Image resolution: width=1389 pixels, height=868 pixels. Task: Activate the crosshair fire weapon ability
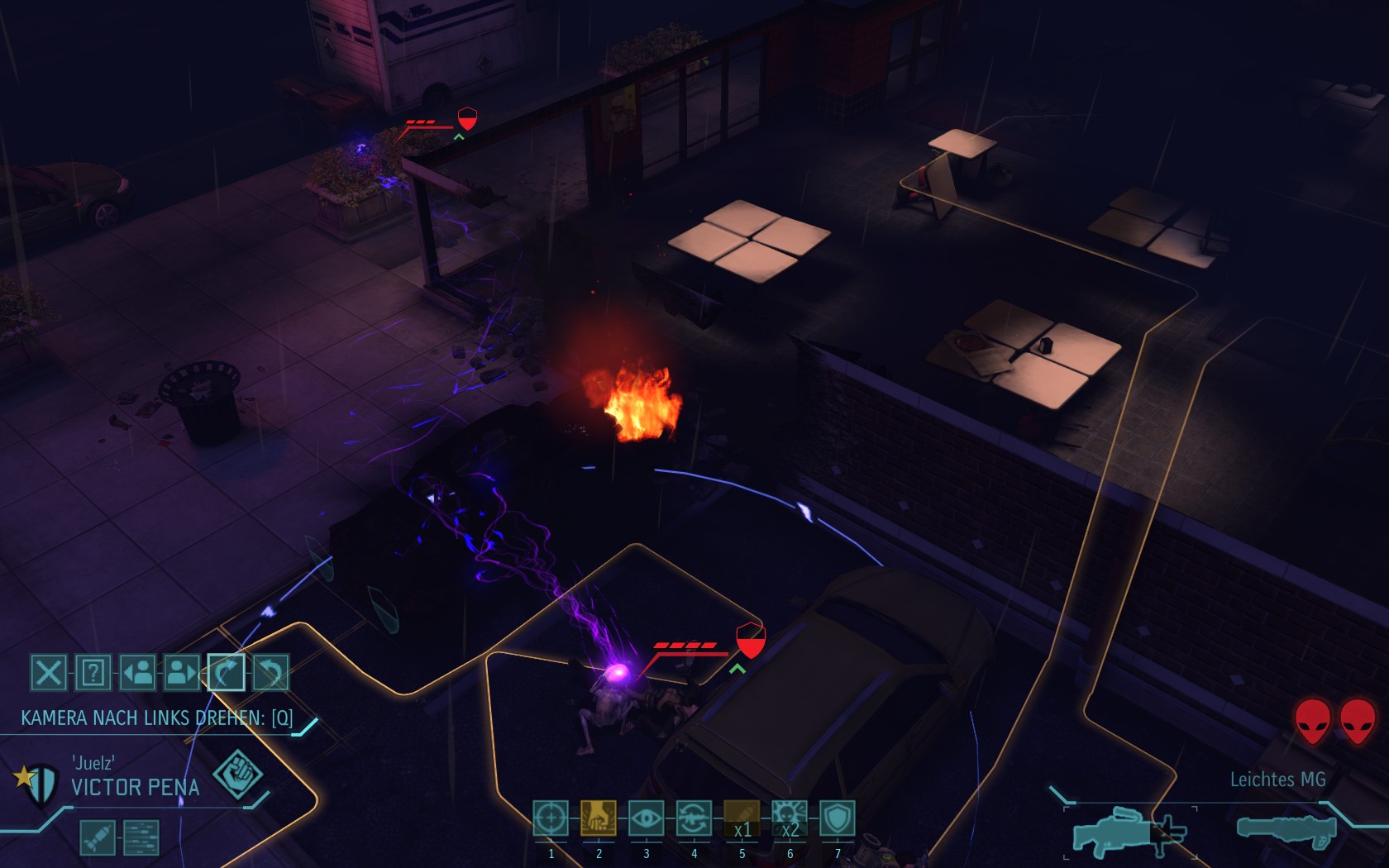pyautogui.click(x=551, y=818)
